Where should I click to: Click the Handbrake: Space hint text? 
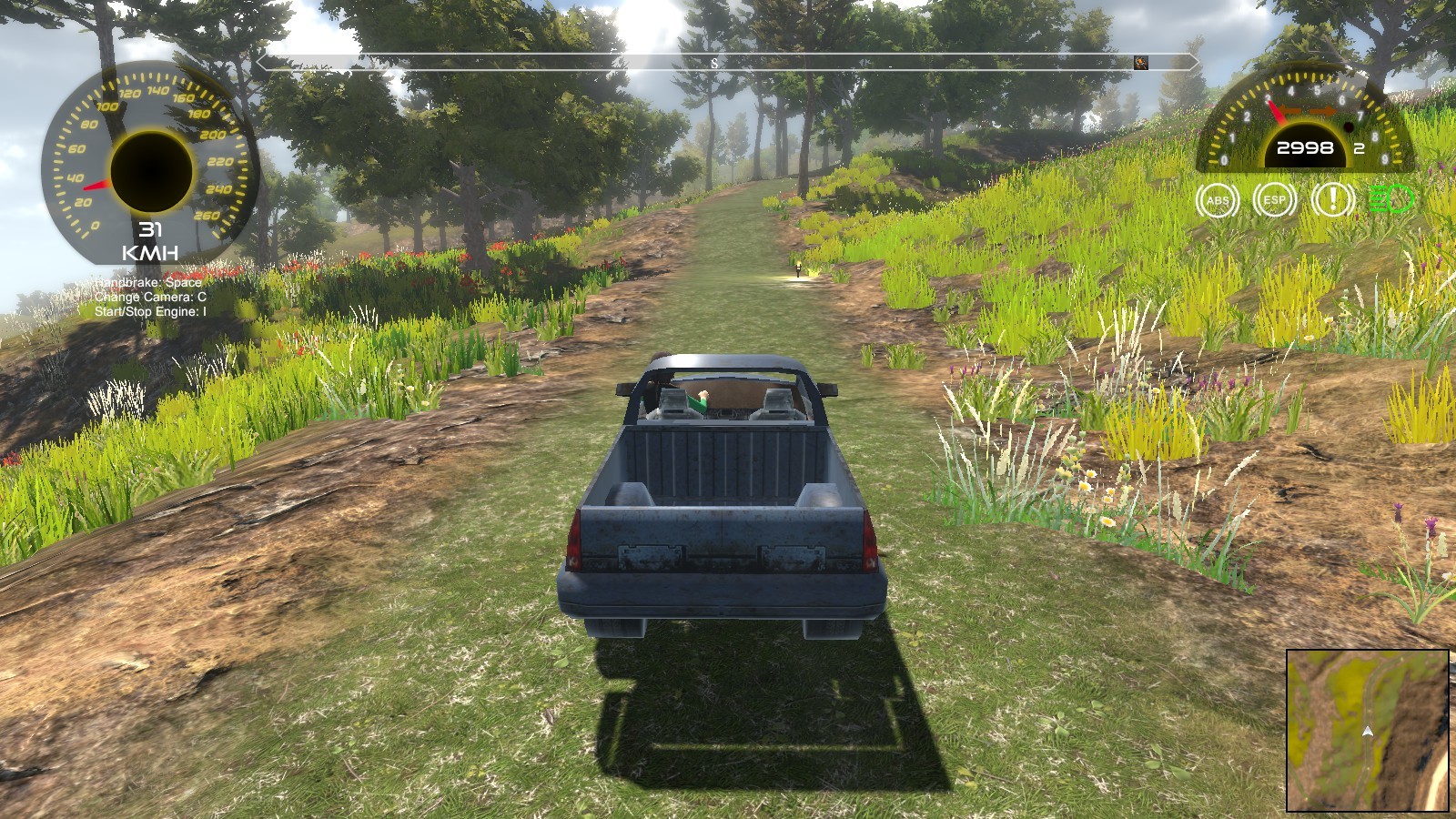[147, 282]
